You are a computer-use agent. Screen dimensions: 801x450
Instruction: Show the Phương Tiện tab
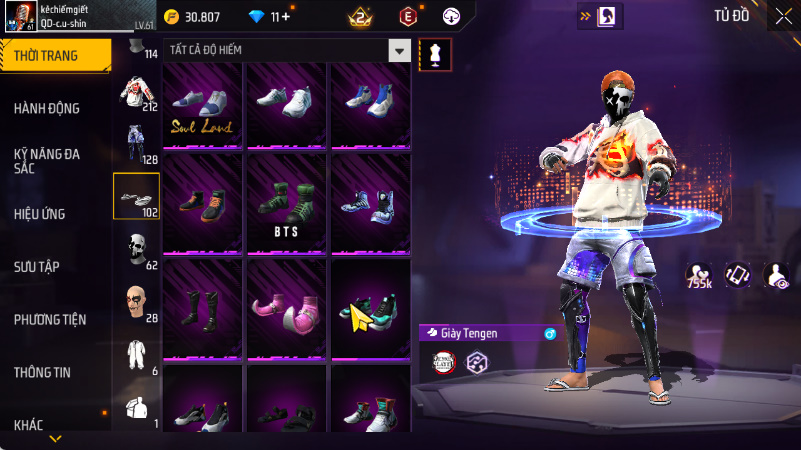50,319
